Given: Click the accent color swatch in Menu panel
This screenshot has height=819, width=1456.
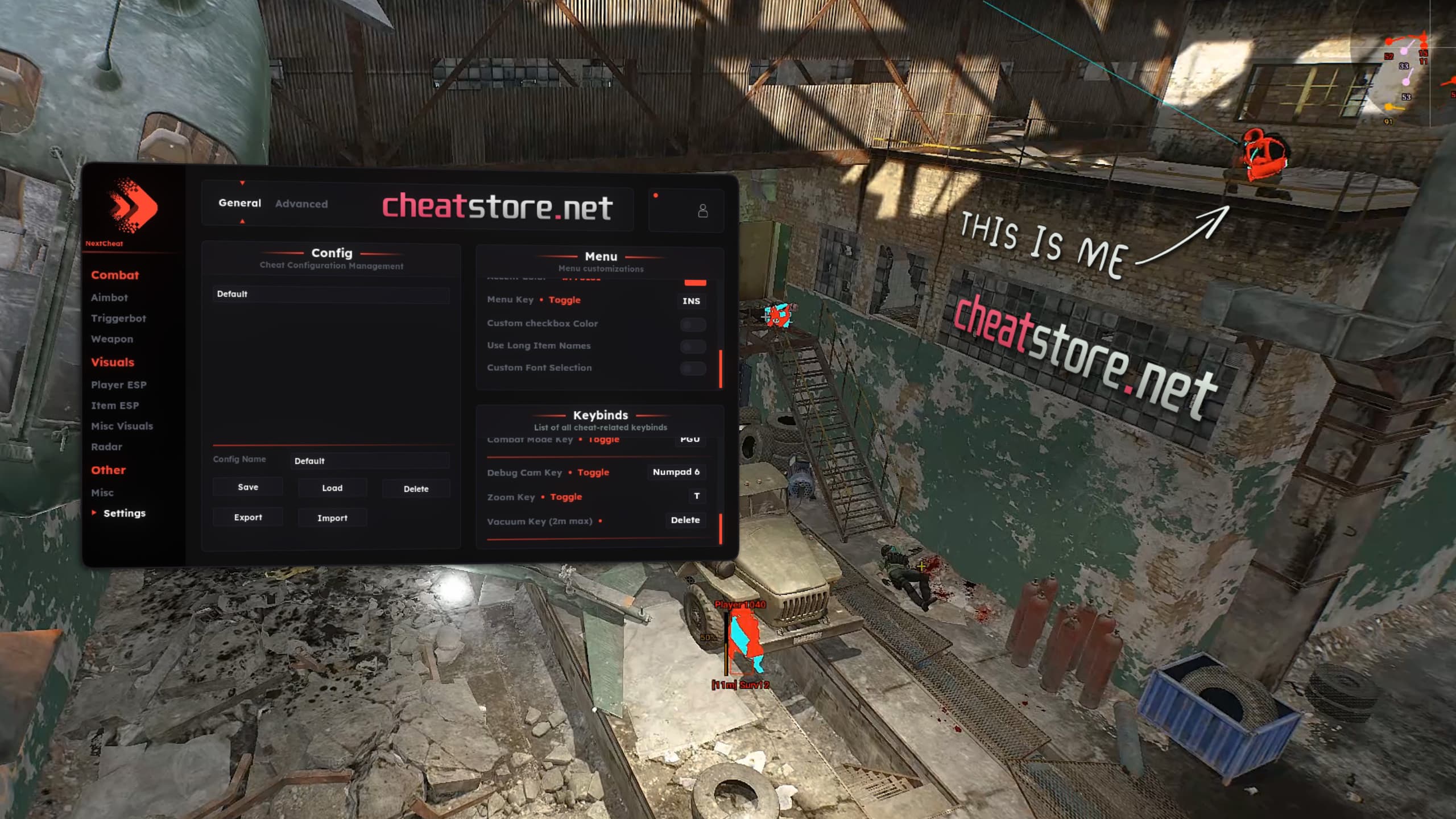Looking at the screenshot, I should coord(694,282).
